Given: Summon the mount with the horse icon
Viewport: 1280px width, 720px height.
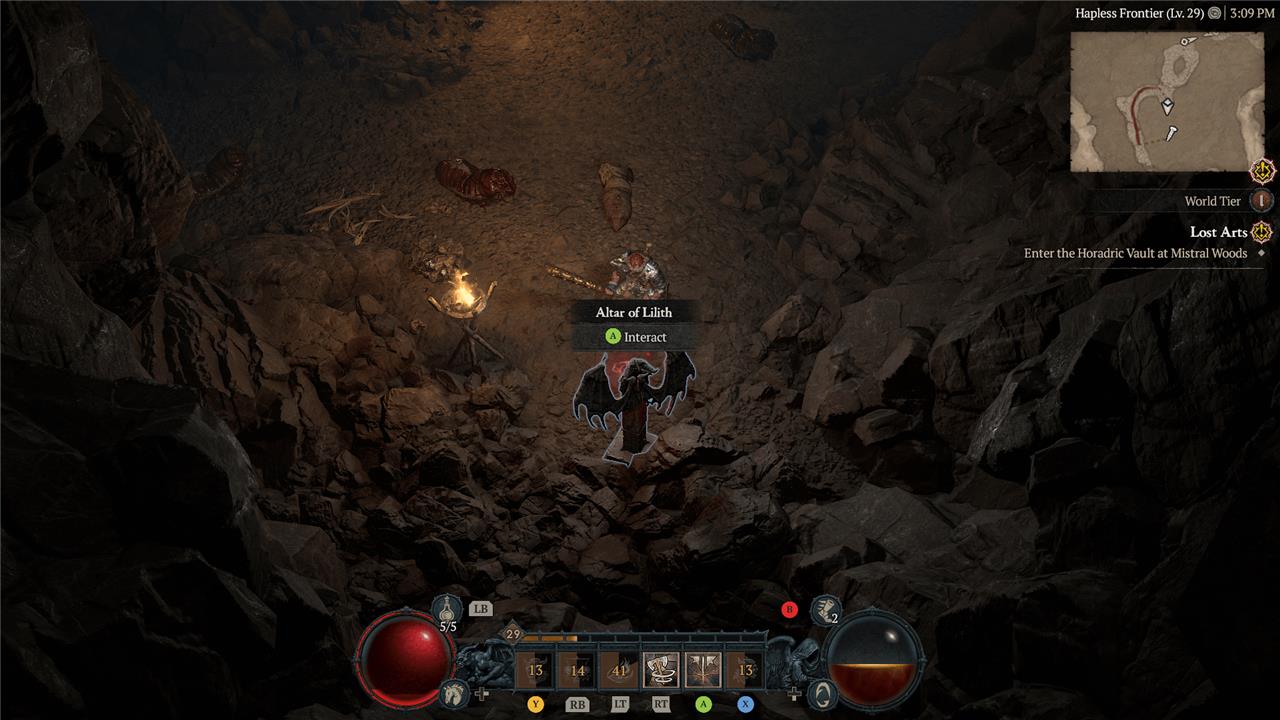Looking at the screenshot, I should [454, 691].
